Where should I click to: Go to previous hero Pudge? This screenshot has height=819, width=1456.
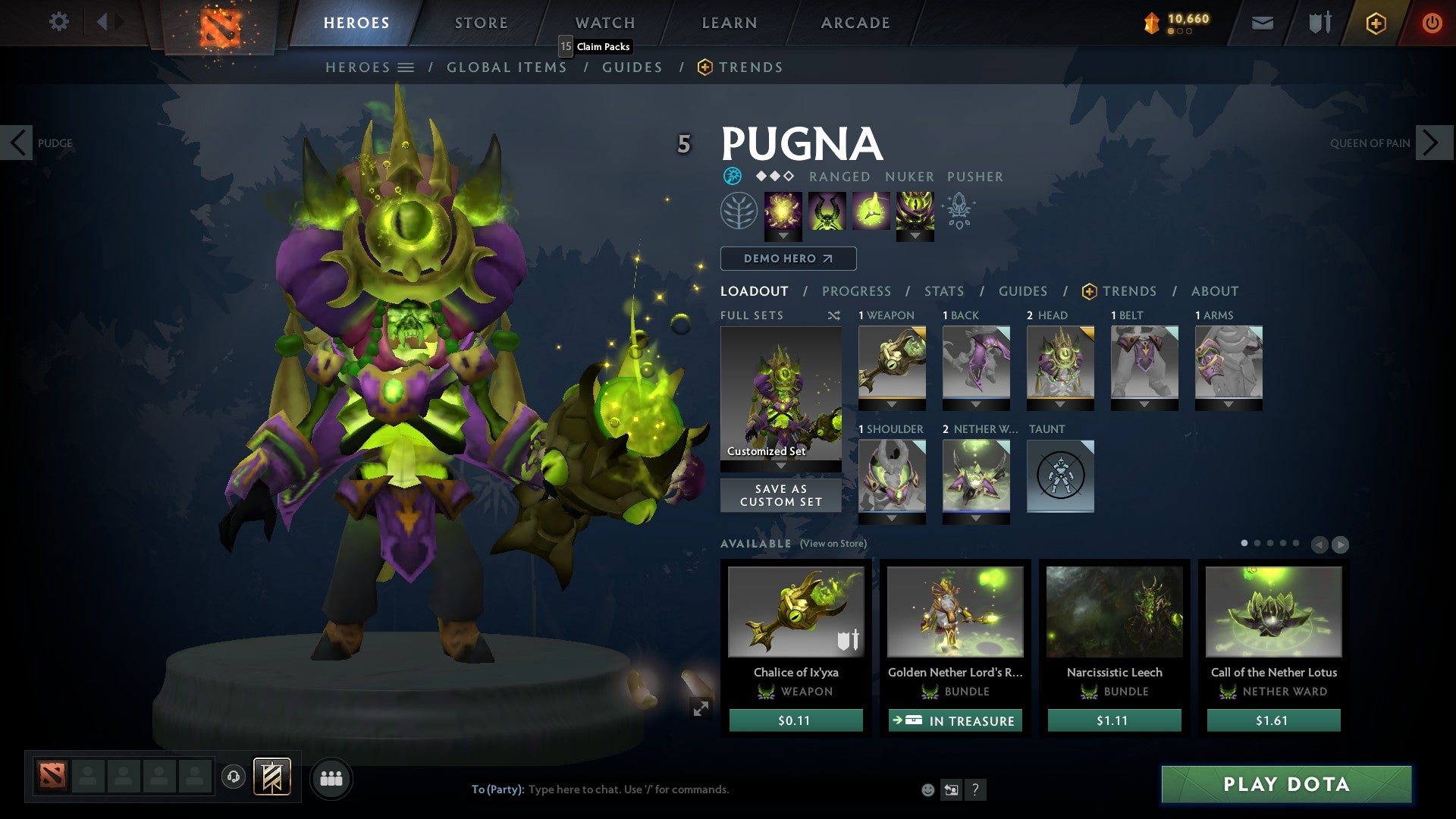[x=17, y=143]
